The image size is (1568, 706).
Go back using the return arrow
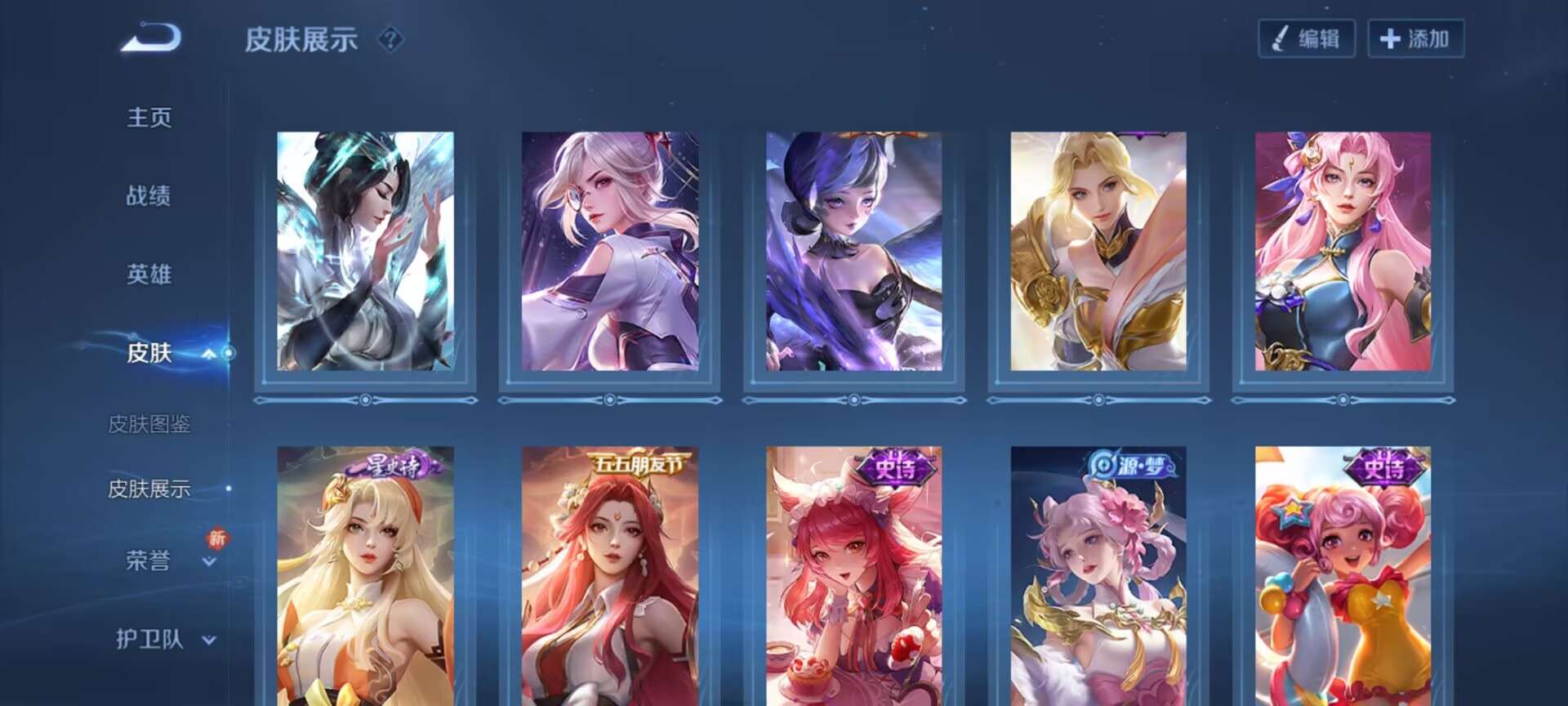point(152,38)
